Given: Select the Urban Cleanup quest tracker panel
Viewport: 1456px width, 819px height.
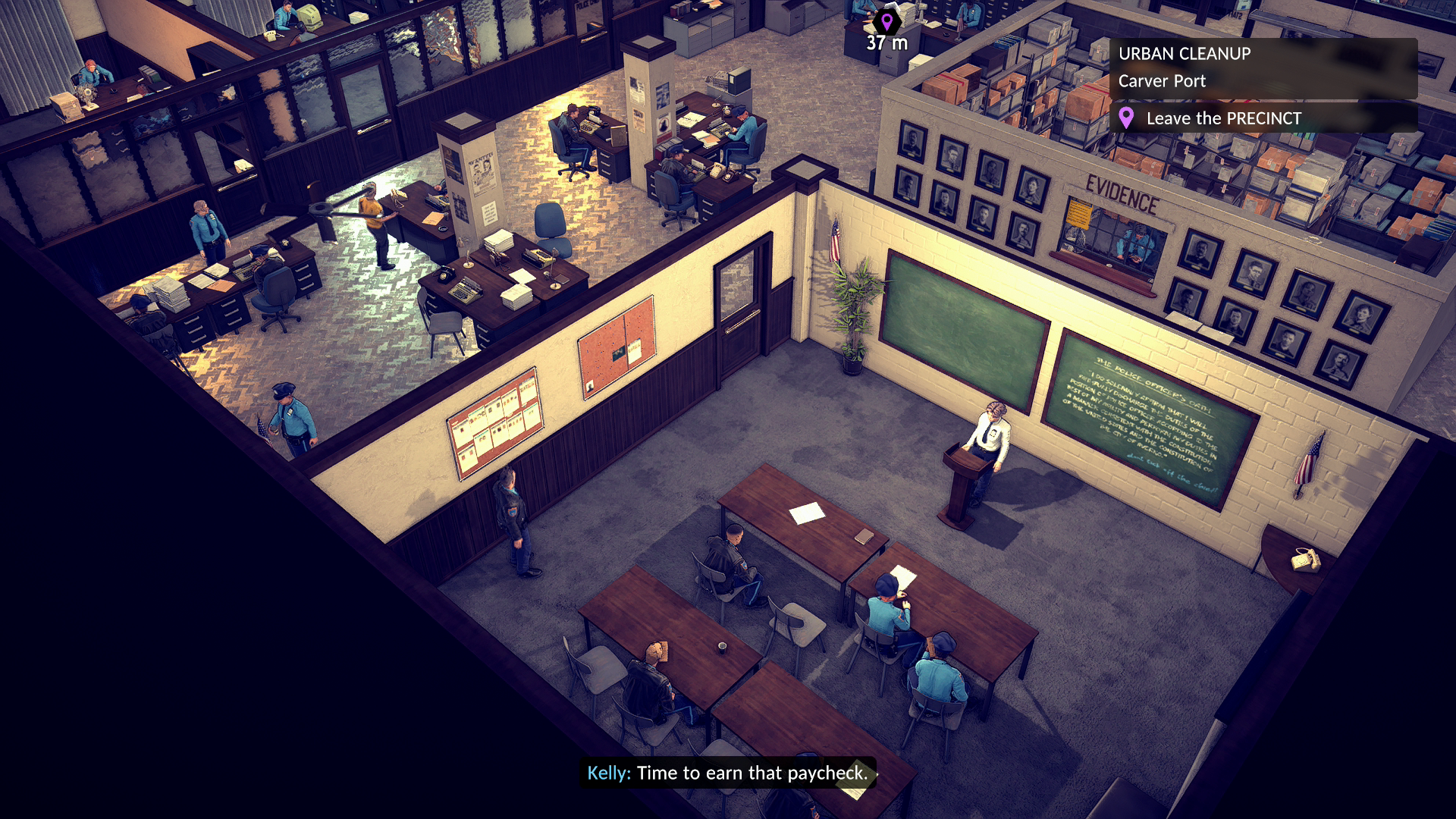Looking at the screenshot, I should coord(1262,67).
